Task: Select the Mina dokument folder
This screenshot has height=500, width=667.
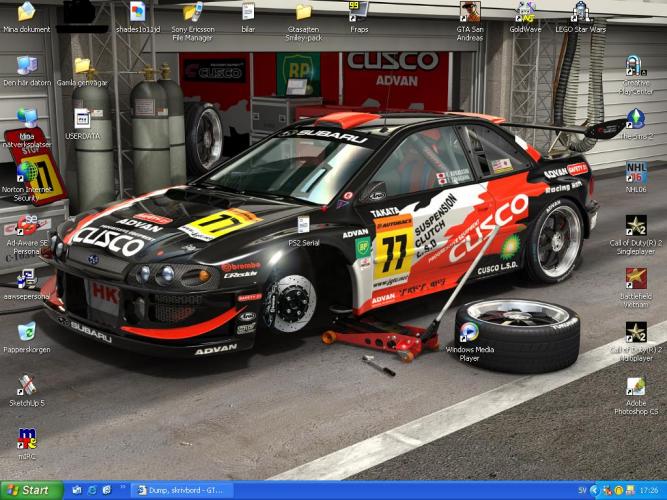Action: pyautogui.click(x=27, y=13)
